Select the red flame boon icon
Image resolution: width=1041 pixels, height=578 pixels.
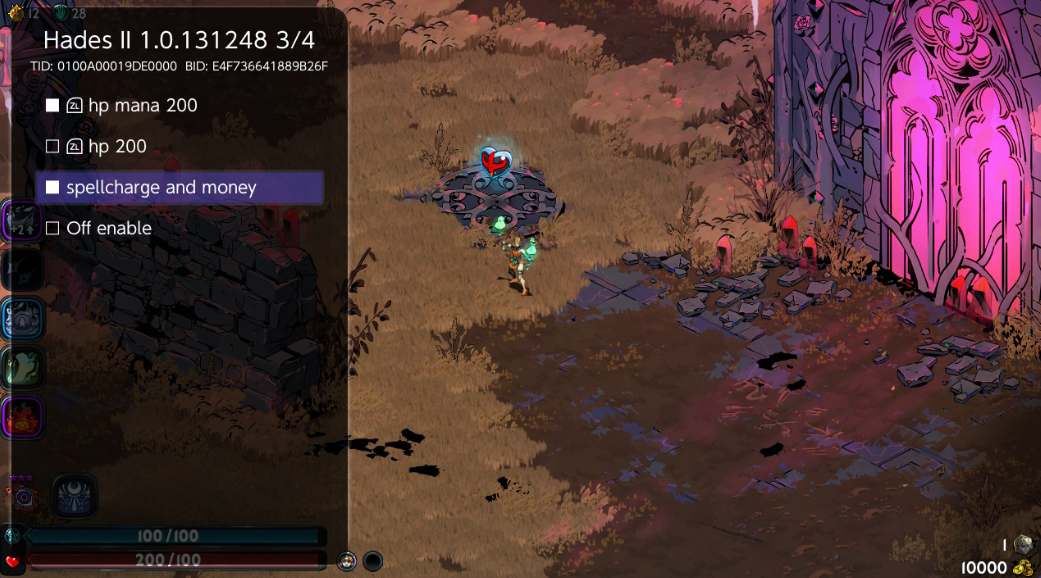(21, 416)
